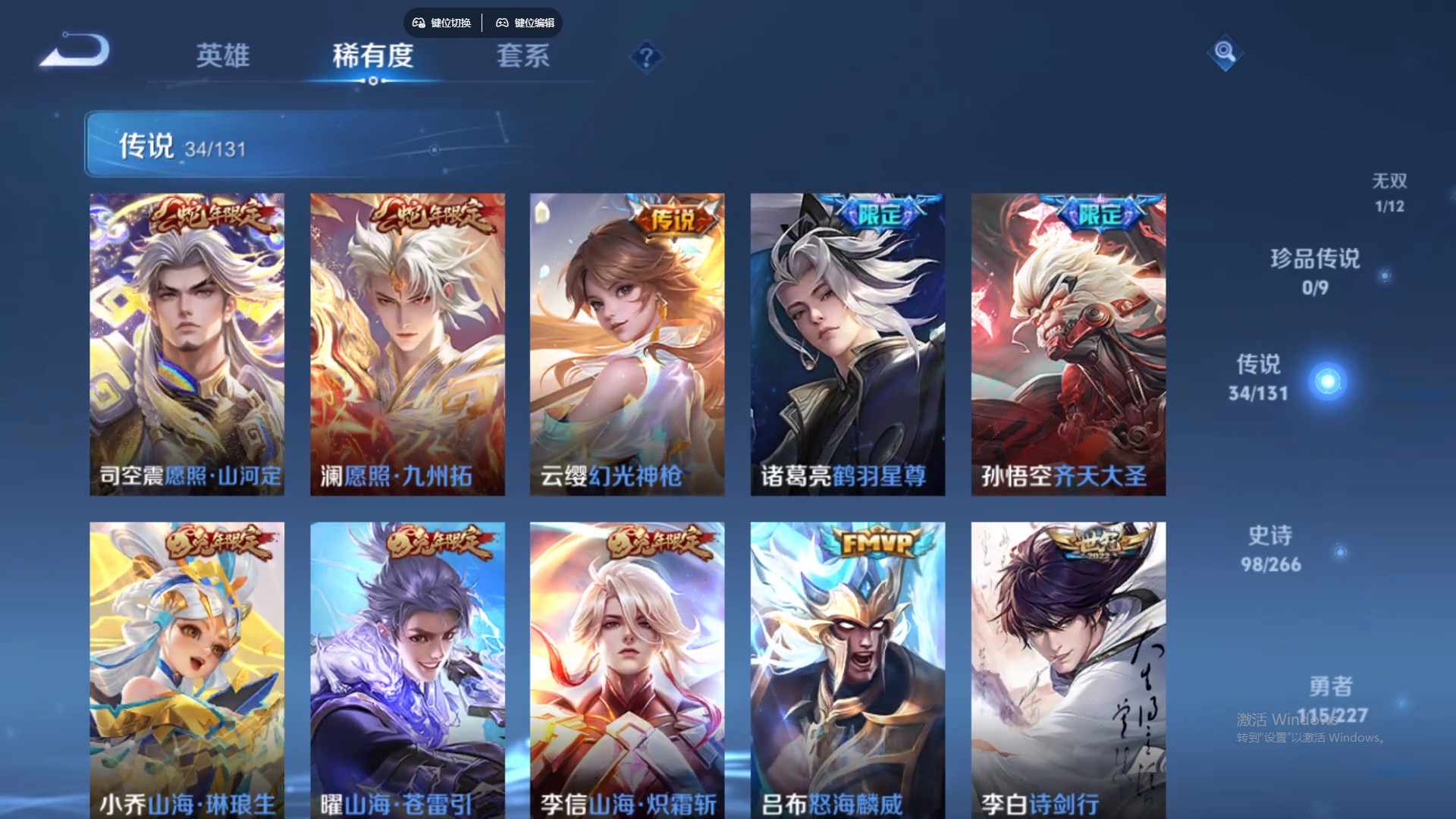Click the FMVP badge on 吕布's card
This screenshot has height=819, width=1456.
click(876, 543)
